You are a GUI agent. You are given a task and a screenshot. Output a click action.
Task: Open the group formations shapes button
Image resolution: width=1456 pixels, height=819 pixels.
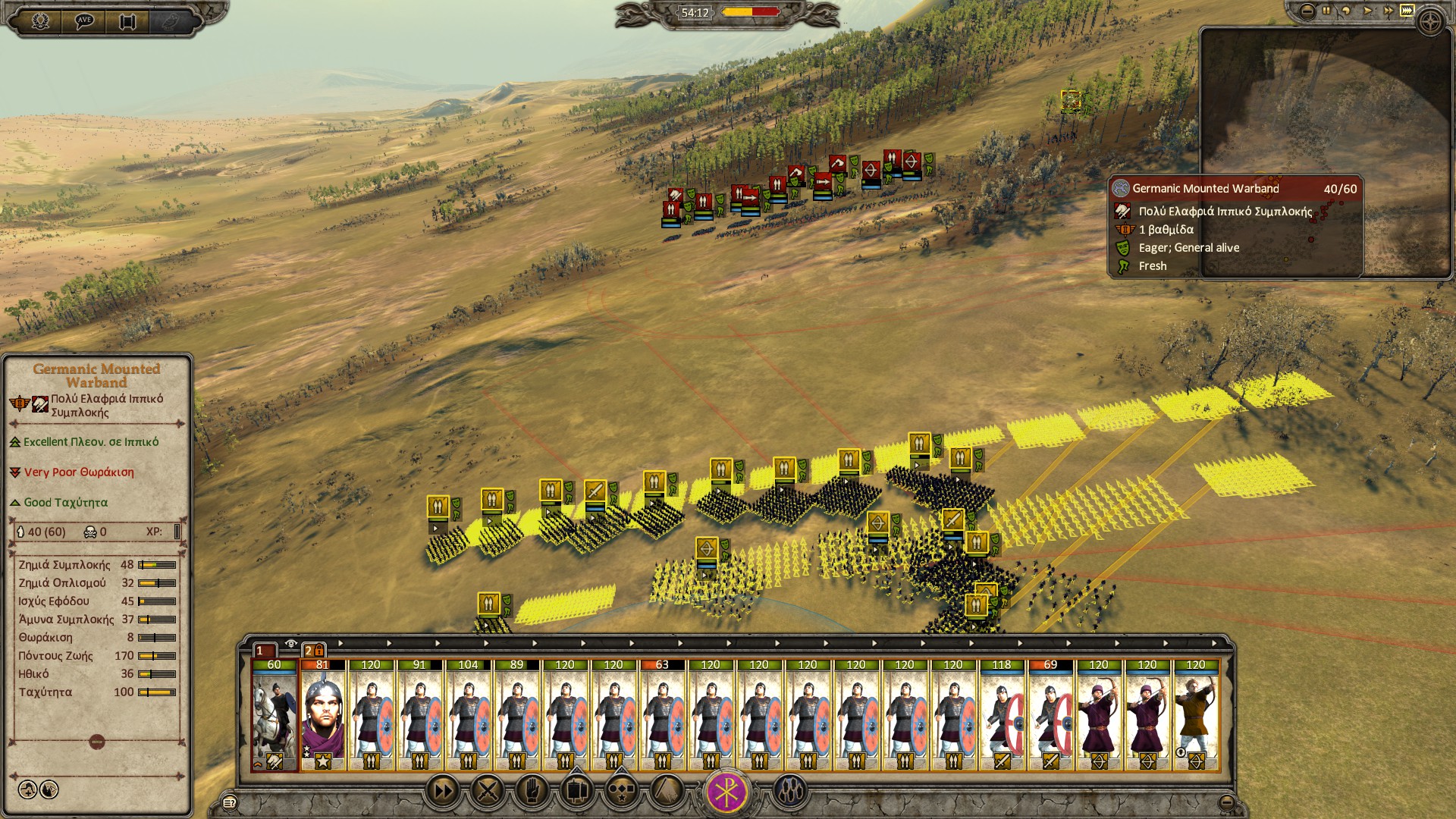(622, 792)
